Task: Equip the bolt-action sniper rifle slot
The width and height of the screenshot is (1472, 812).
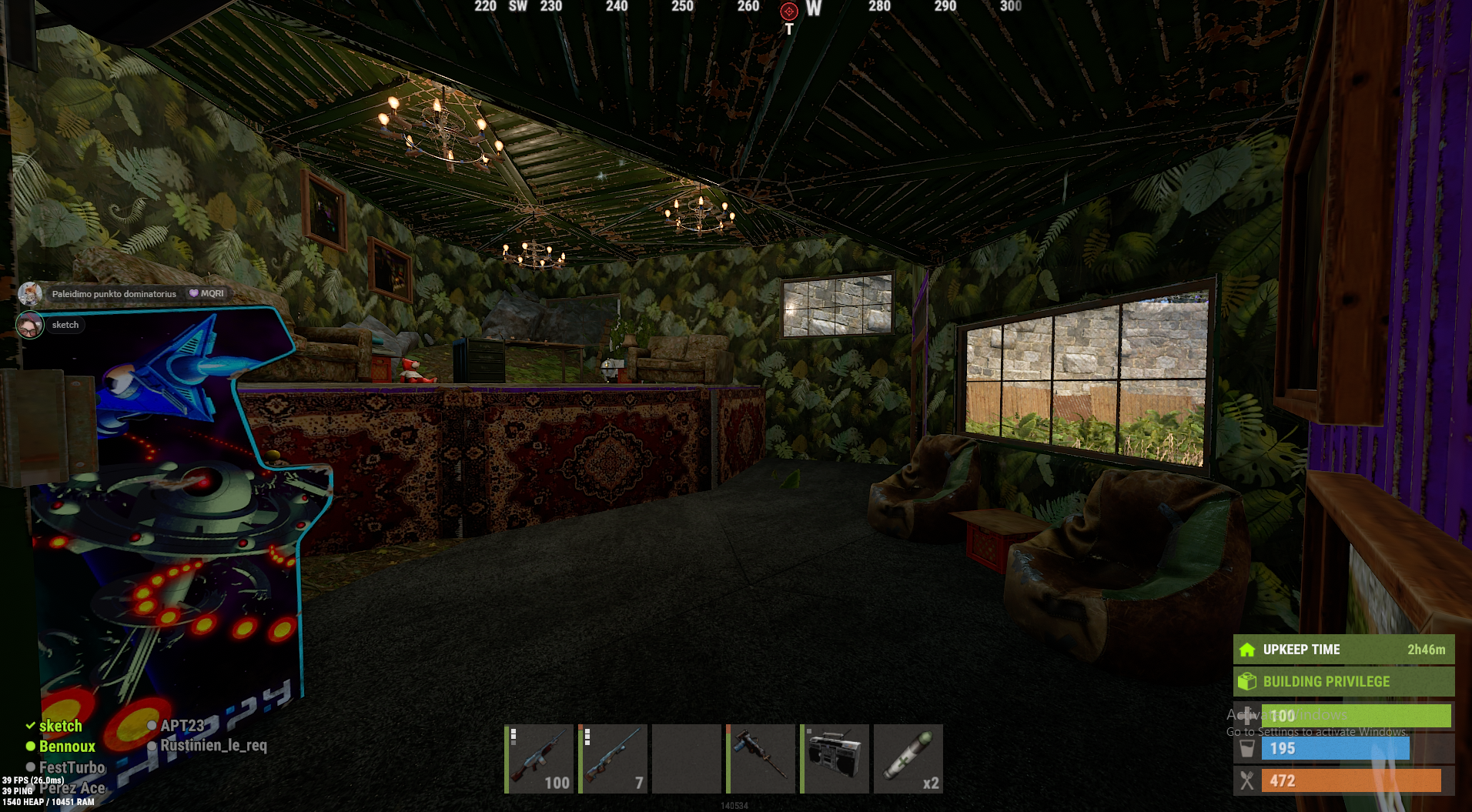Action: click(x=612, y=758)
